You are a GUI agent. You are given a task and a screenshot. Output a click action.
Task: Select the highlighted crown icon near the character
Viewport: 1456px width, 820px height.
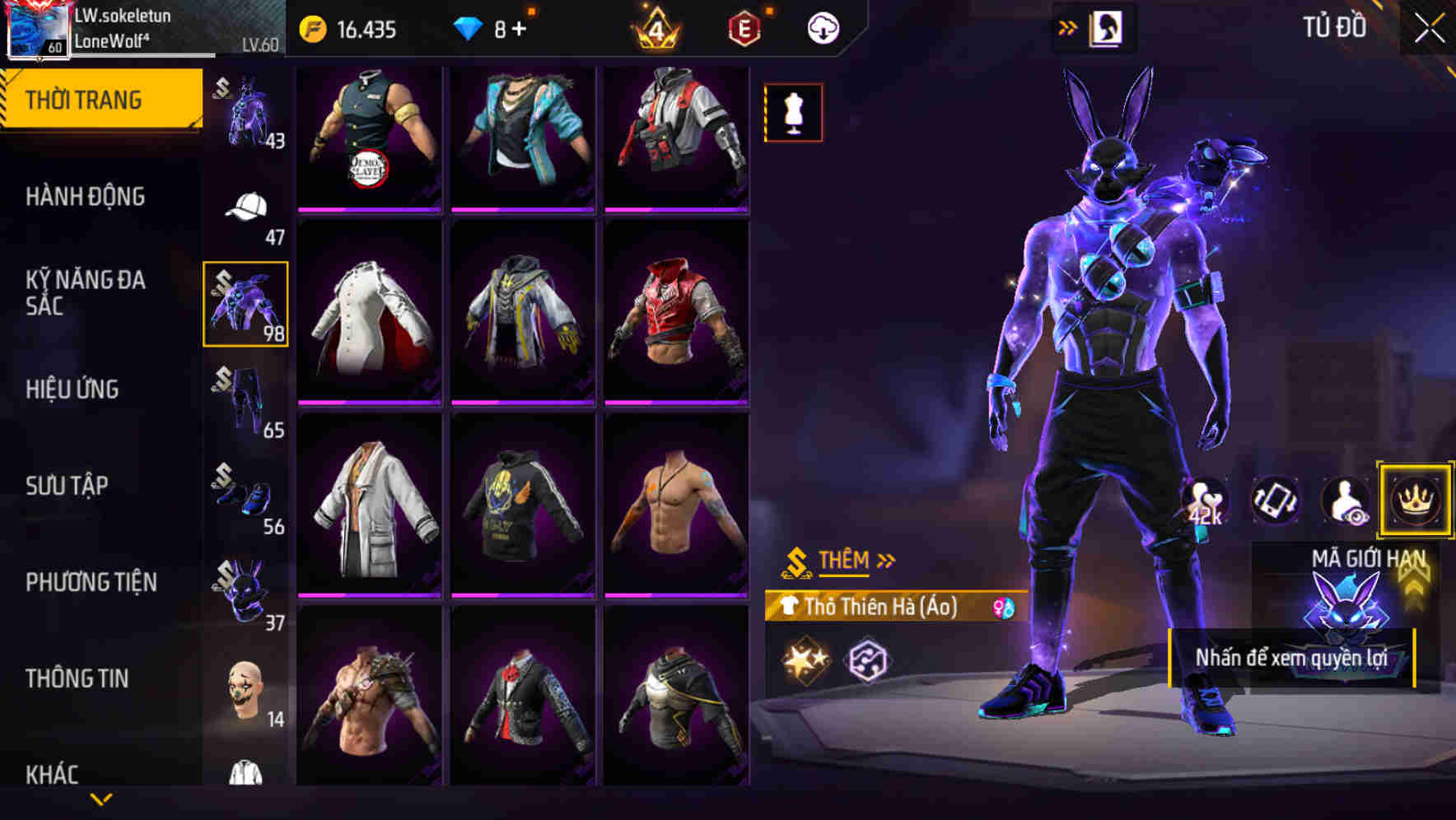1415,501
